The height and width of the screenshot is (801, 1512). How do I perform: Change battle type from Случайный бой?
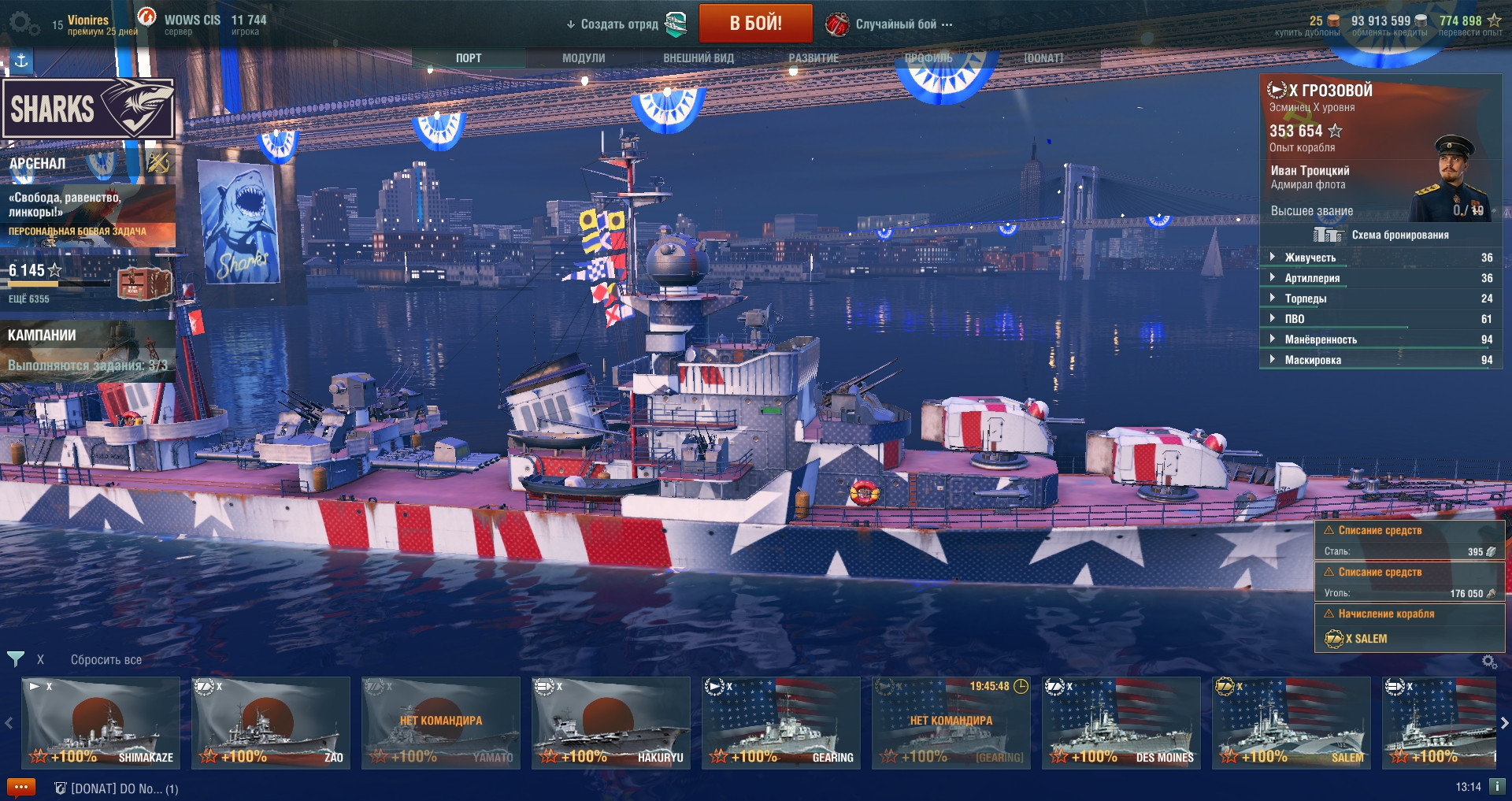(x=896, y=24)
